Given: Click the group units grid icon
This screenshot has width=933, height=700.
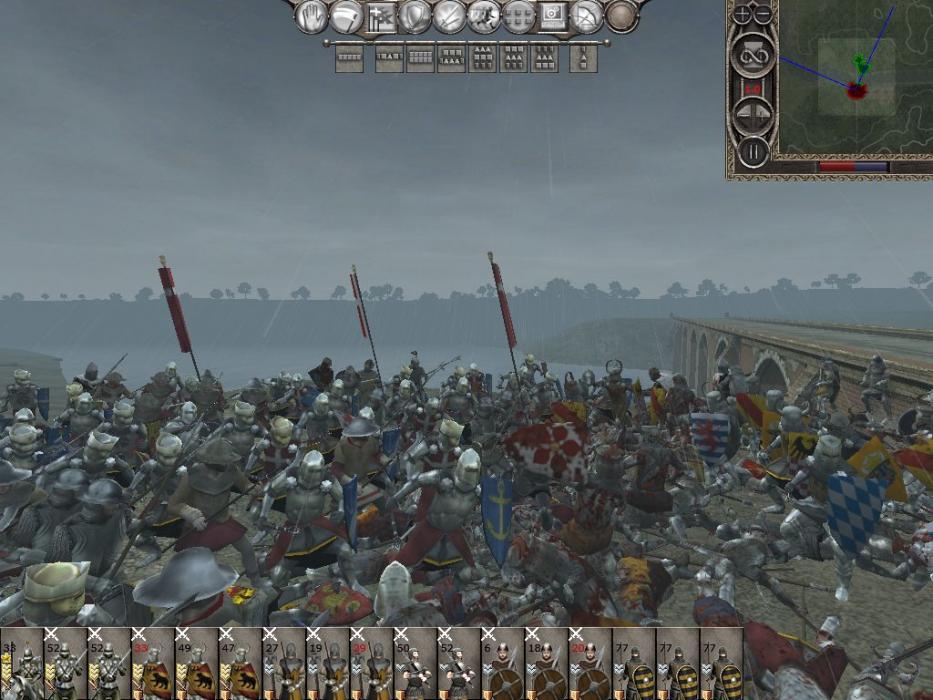Looking at the screenshot, I should (x=518, y=16).
